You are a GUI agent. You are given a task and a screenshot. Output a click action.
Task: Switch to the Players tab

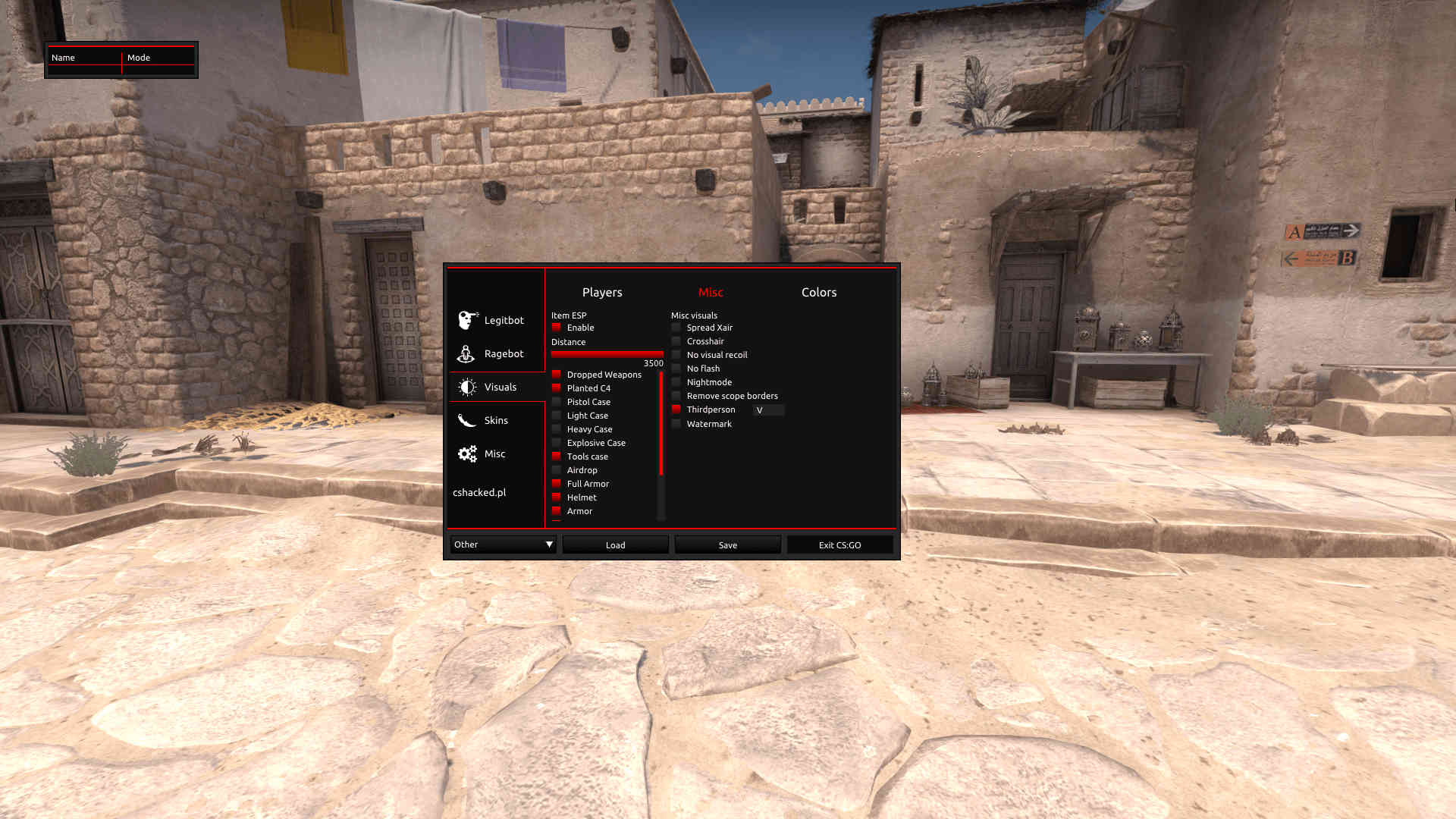pos(602,292)
